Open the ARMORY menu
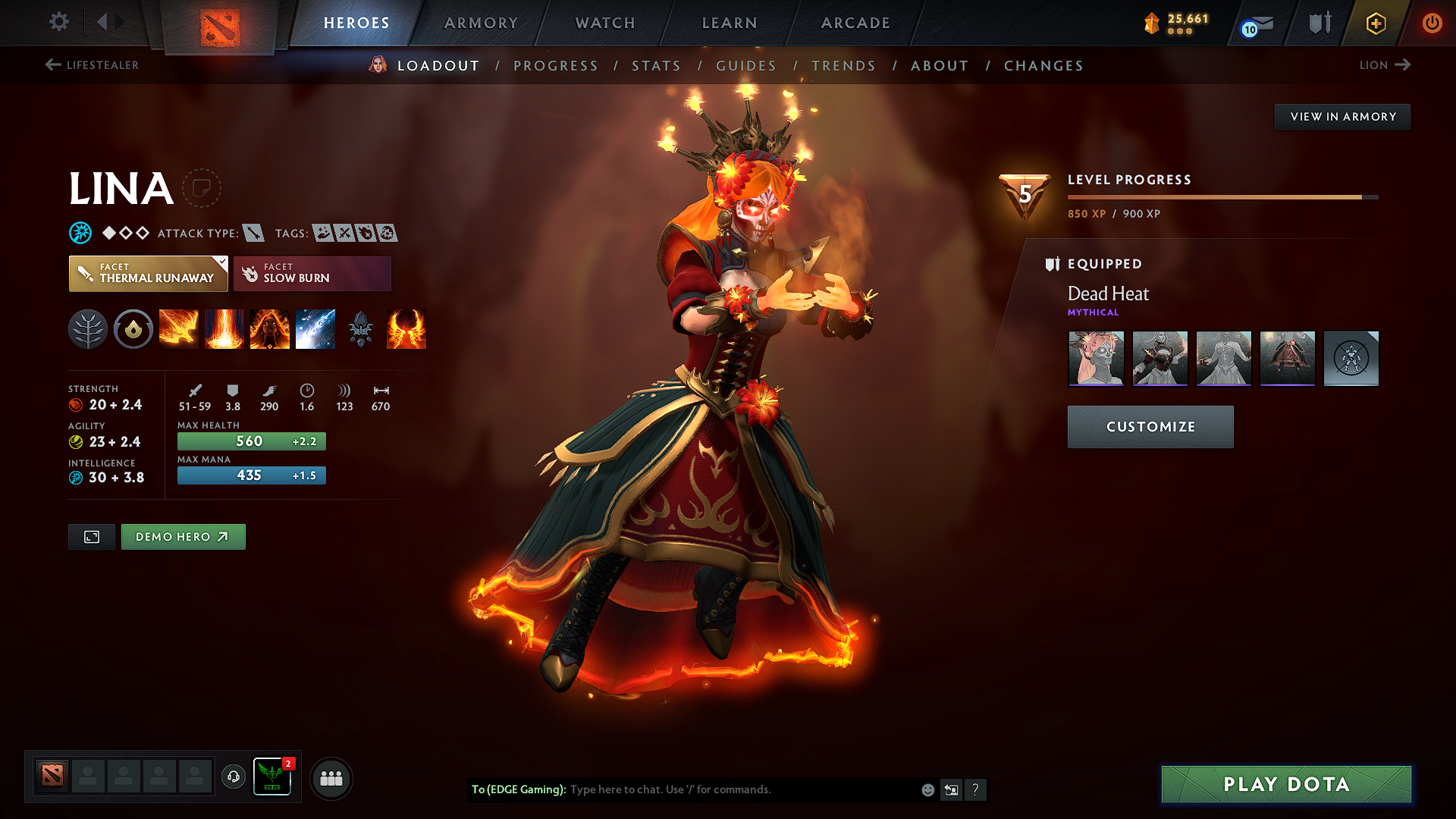The width and height of the screenshot is (1456, 819). click(x=481, y=23)
